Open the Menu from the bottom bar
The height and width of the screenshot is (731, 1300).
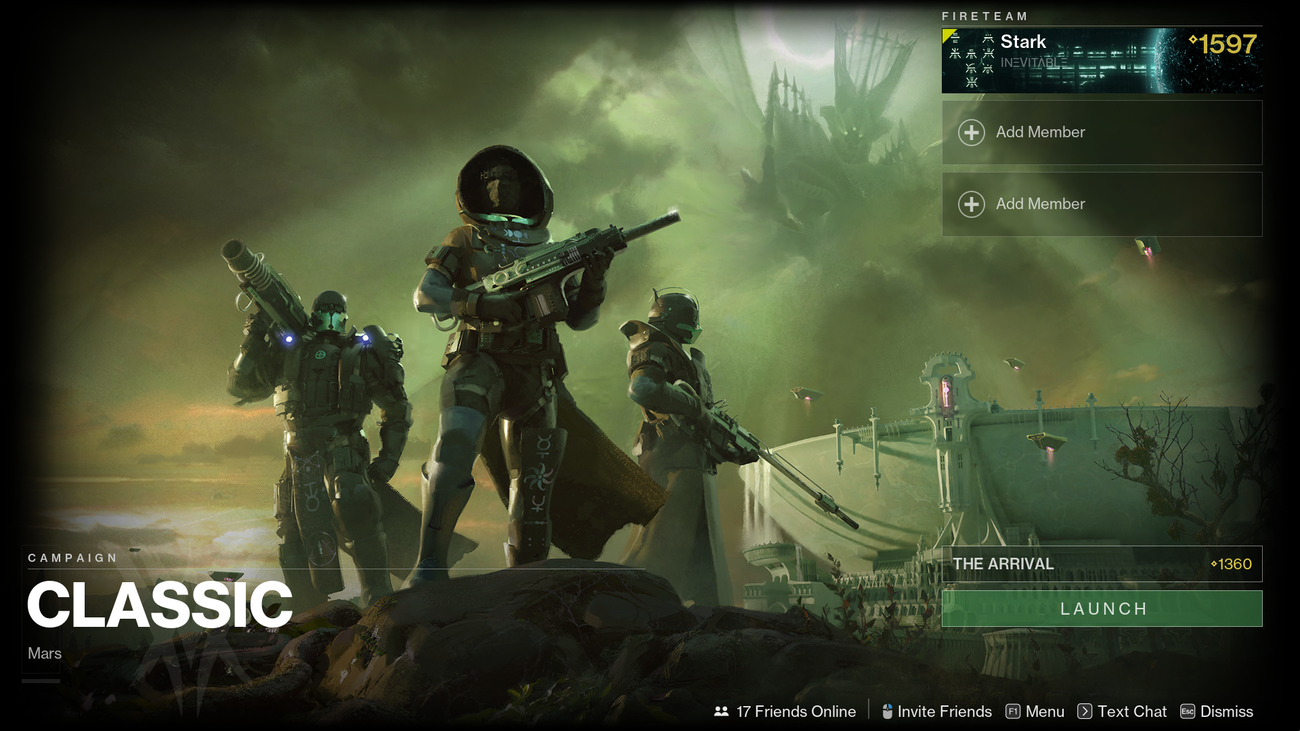click(x=1046, y=711)
